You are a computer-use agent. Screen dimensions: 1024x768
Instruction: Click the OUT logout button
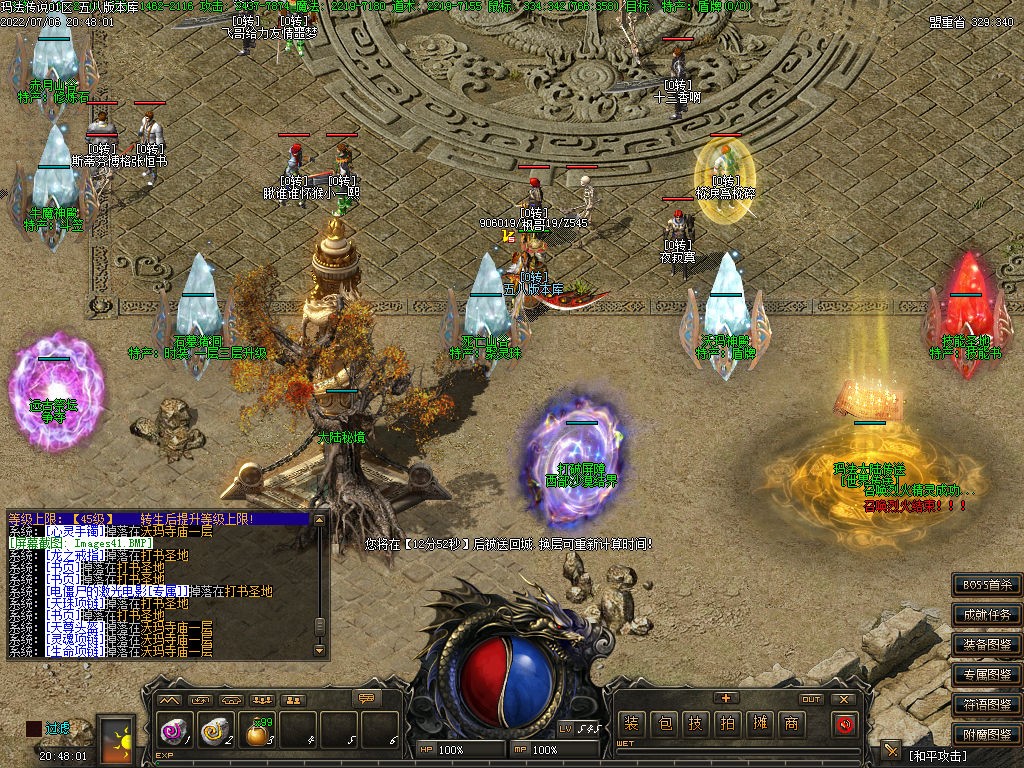pyautogui.click(x=811, y=699)
